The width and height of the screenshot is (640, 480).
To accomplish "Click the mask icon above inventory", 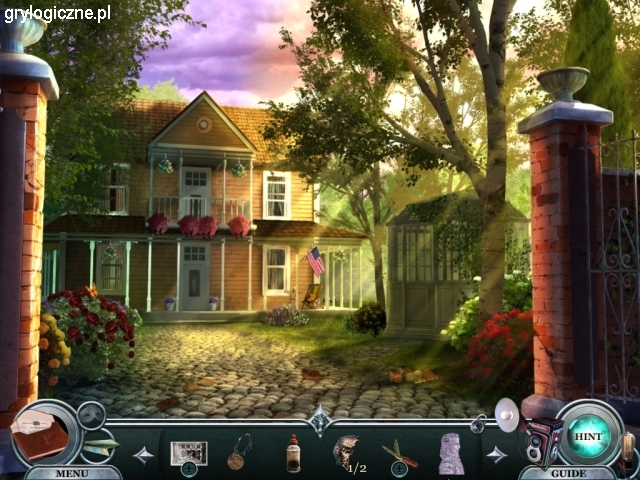I will point(90,413).
